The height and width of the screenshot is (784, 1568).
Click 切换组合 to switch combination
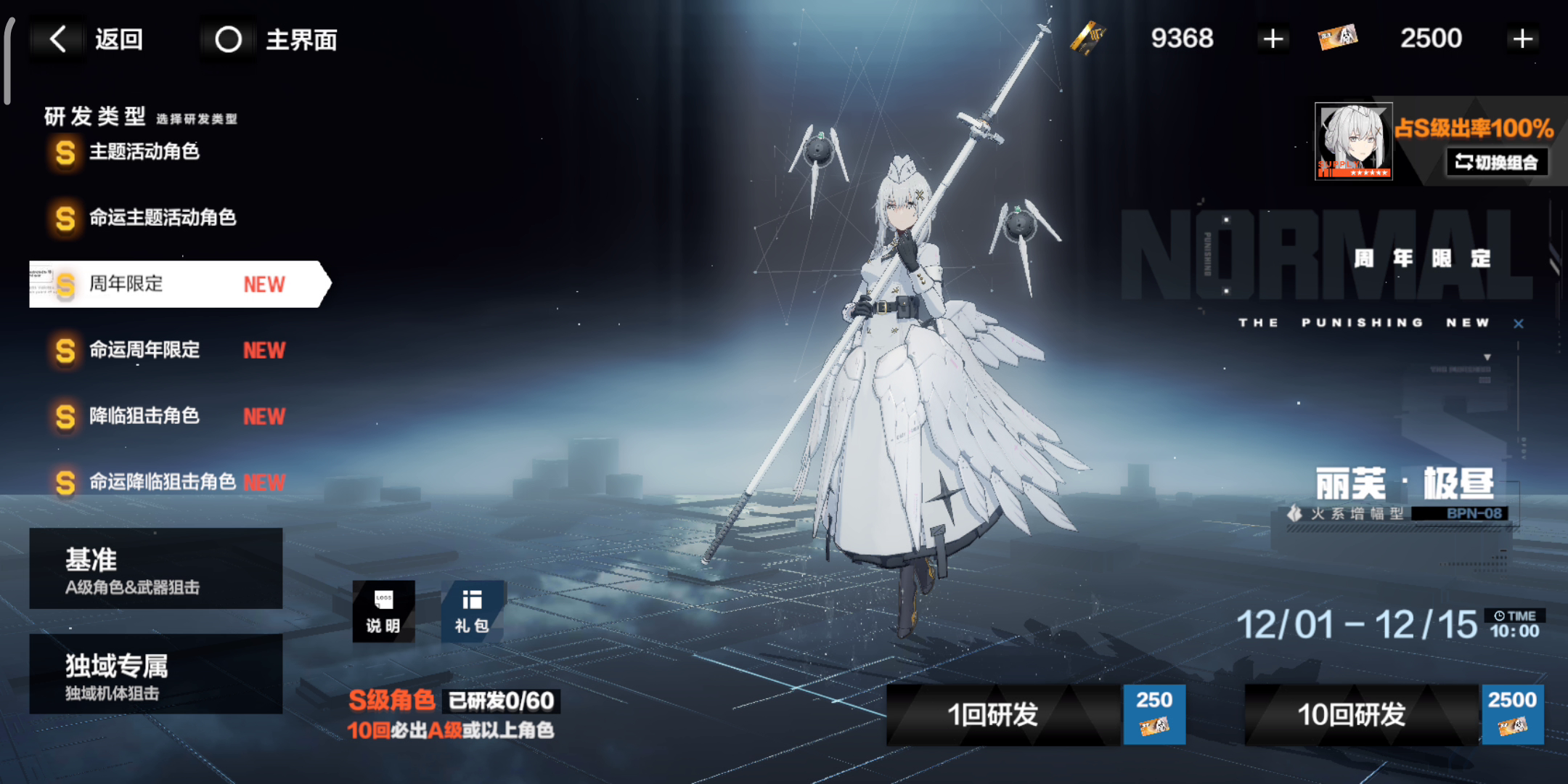(x=1497, y=162)
